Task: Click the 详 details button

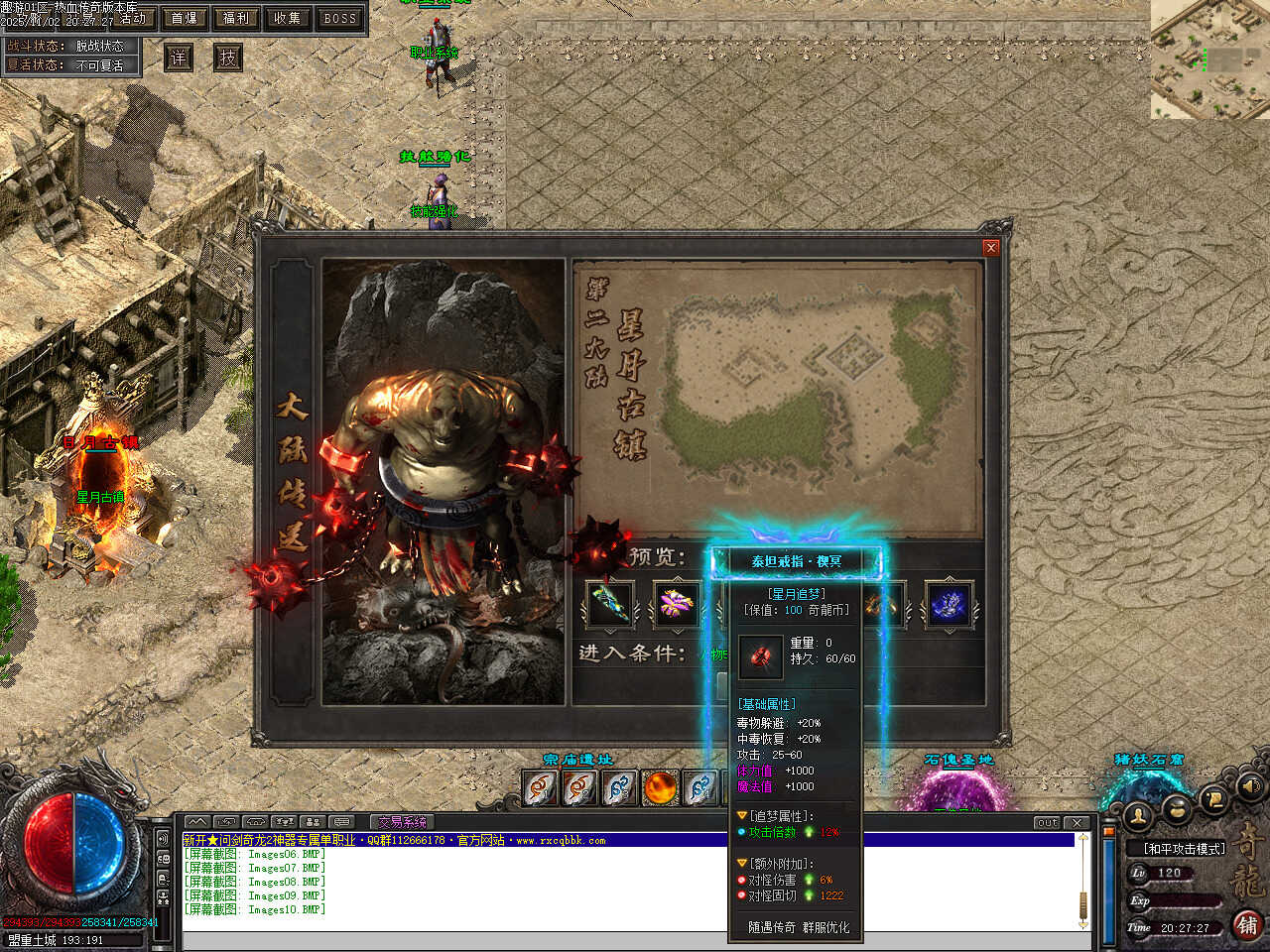Action: 179,58
